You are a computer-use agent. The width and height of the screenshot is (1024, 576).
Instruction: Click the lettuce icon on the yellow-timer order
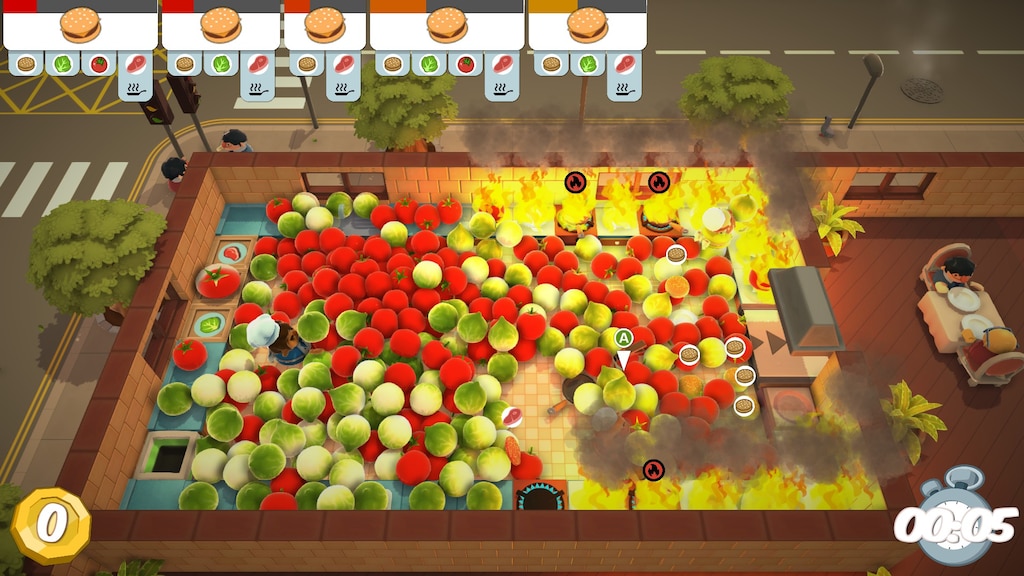pyautogui.click(x=587, y=64)
